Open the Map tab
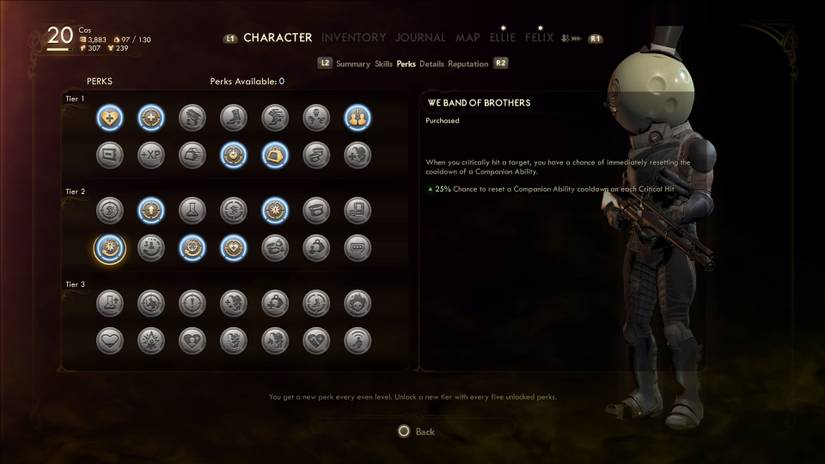The height and width of the screenshot is (464, 825). (468, 38)
